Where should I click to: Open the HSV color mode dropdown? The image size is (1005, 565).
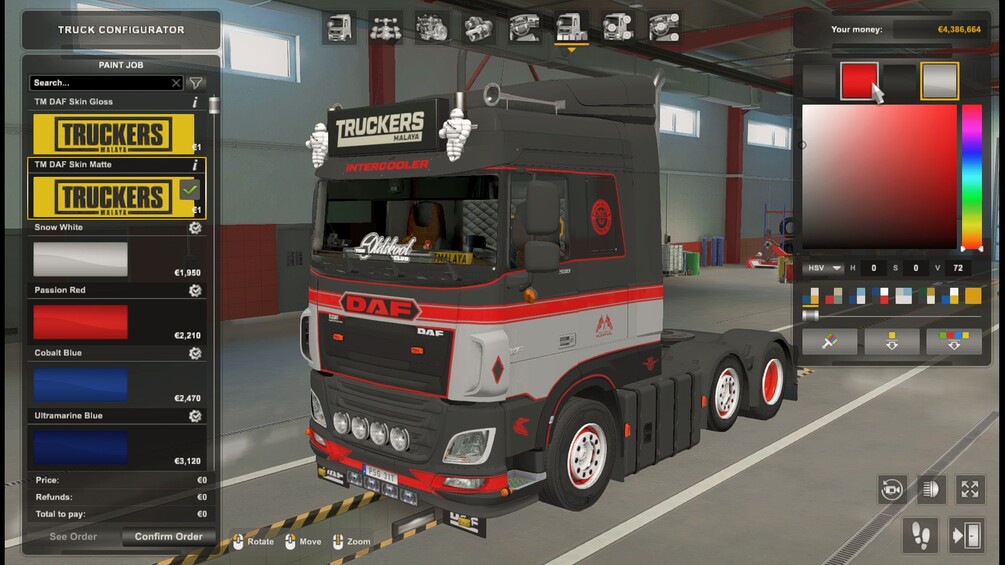pyautogui.click(x=822, y=268)
